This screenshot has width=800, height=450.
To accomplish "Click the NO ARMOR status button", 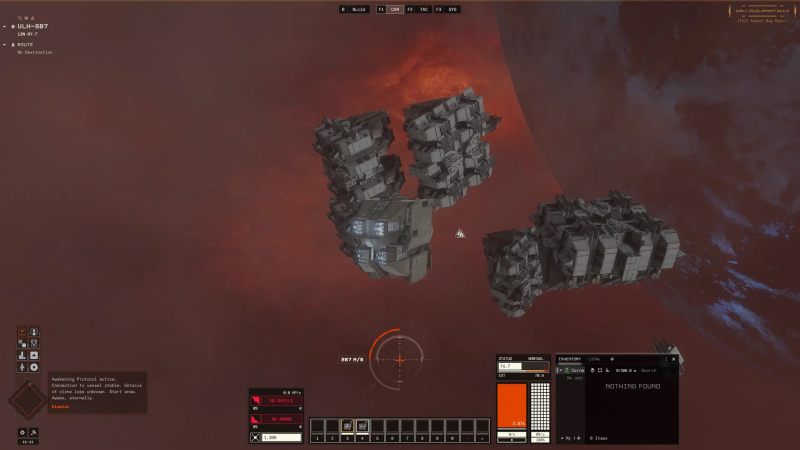I will click(283, 419).
